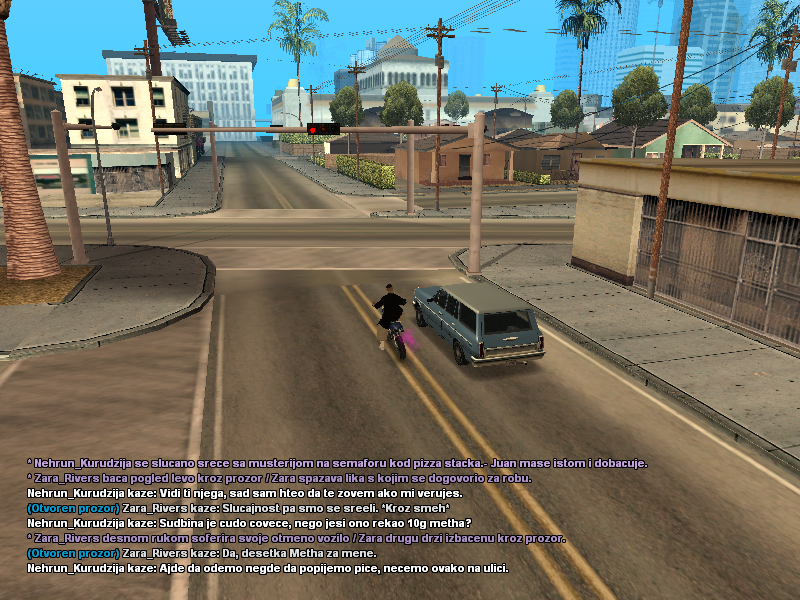800x600 pixels.
Task: Click the chat line about going for a drink
Action: click(268, 568)
